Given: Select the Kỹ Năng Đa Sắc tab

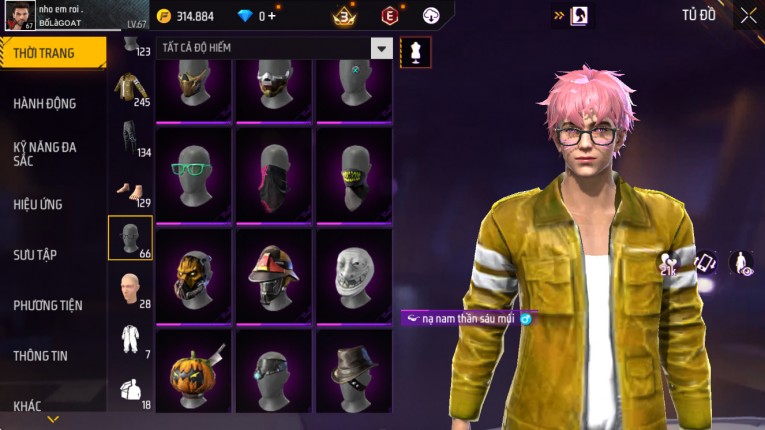Looking at the screenshot, I should [45, 153].
